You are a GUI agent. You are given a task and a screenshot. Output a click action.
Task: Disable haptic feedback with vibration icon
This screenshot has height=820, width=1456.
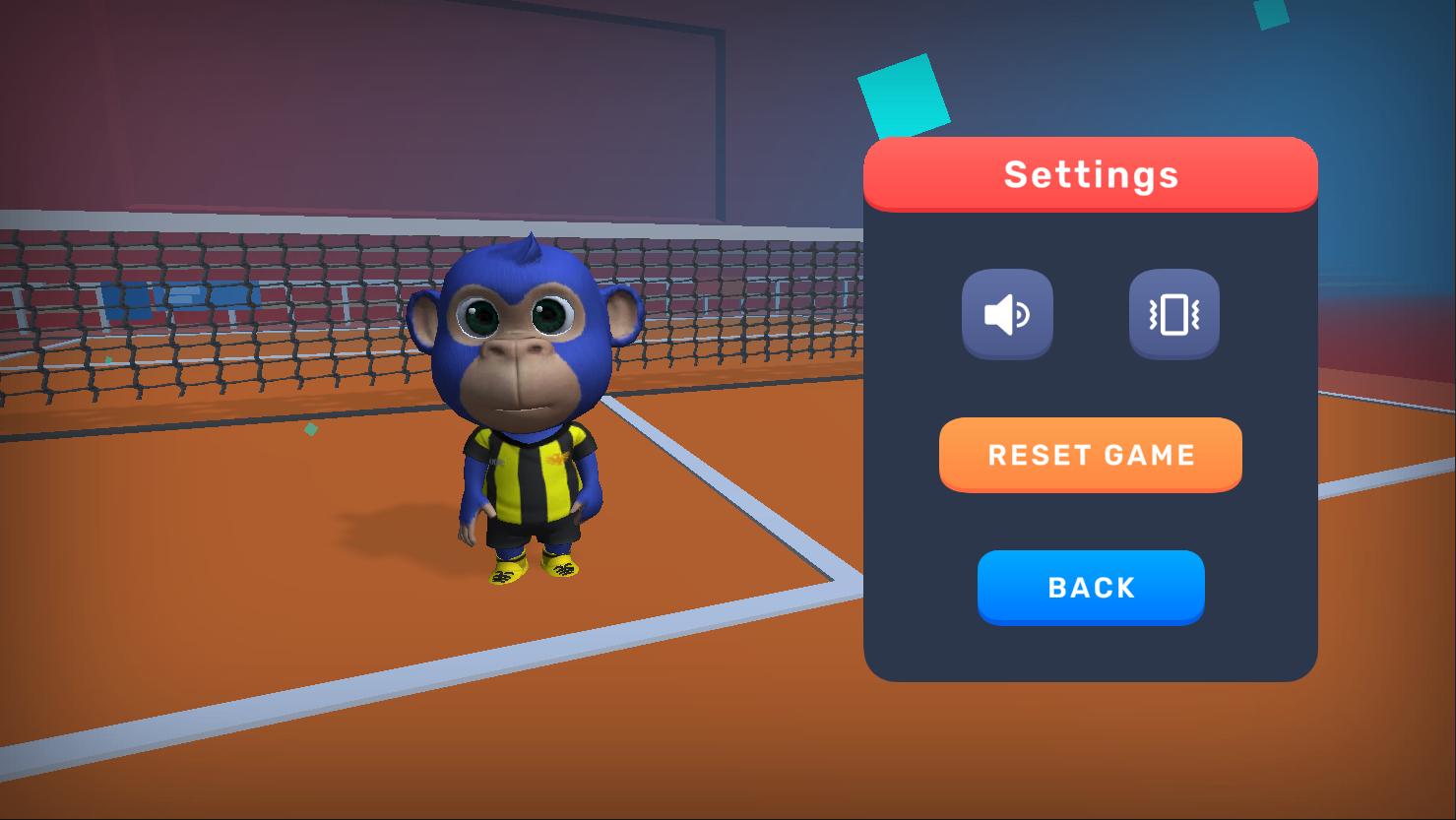click(1173, 313)
